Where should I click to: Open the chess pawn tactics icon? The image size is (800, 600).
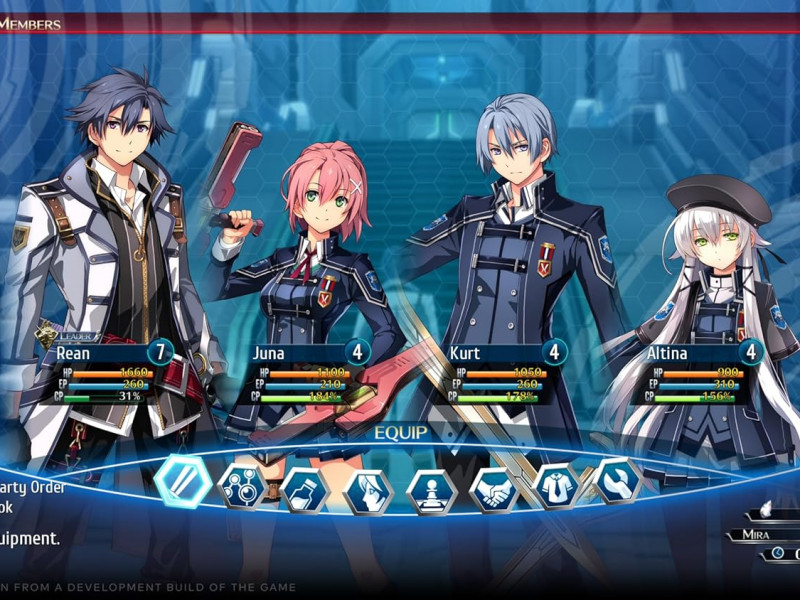(x=431, y=492)
